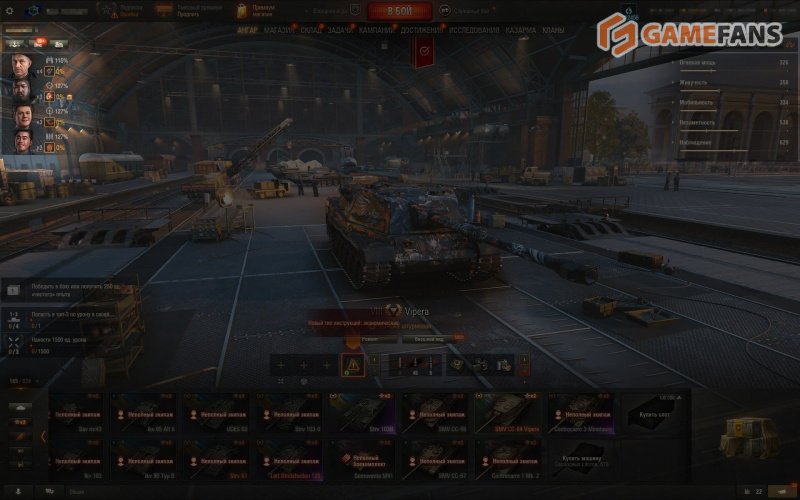Open the warning-triangle directive slot
800x500 pixels.
tap(352, 365)
